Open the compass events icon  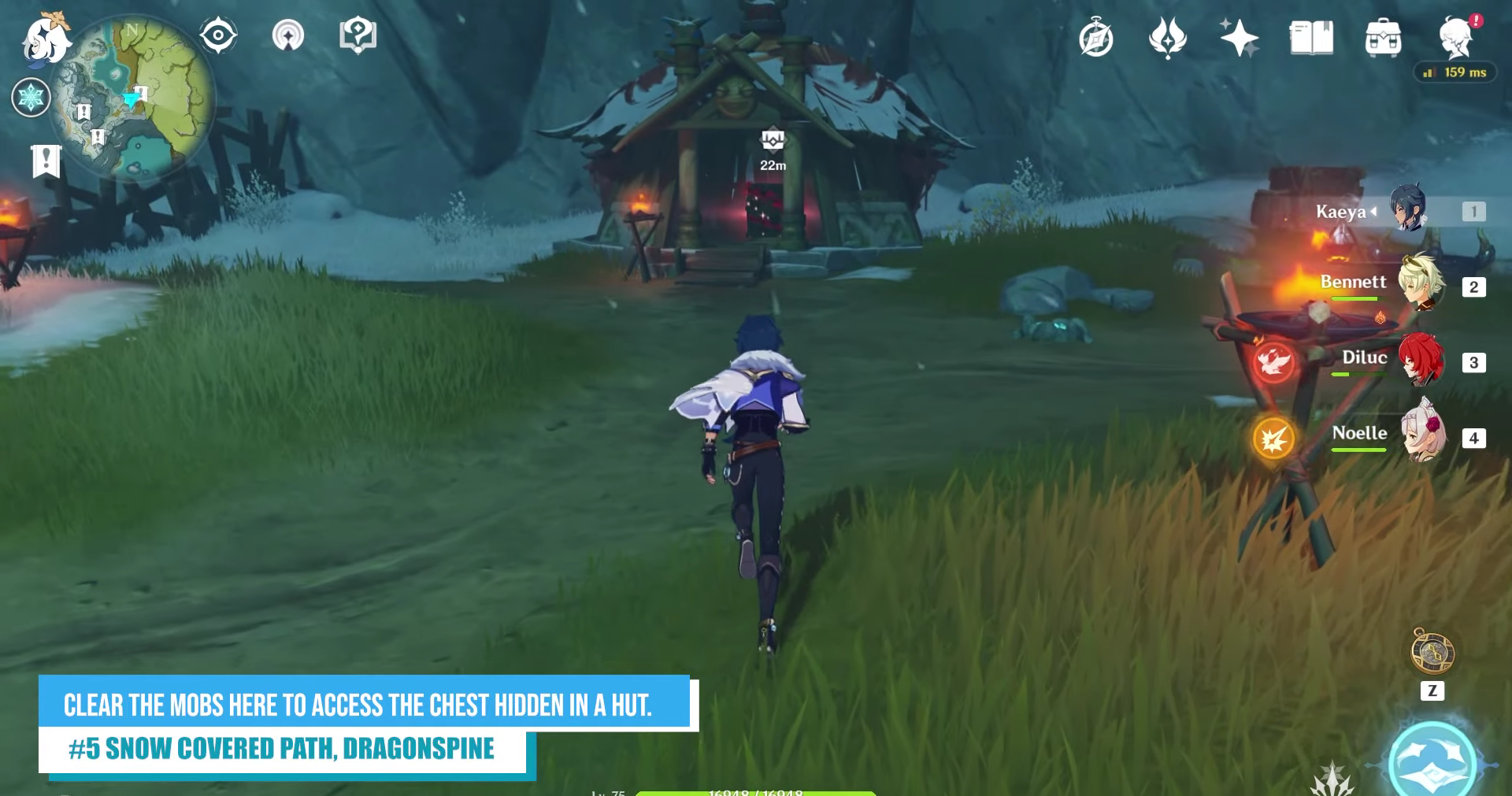pyautogui.click(x=1095, y=39)
